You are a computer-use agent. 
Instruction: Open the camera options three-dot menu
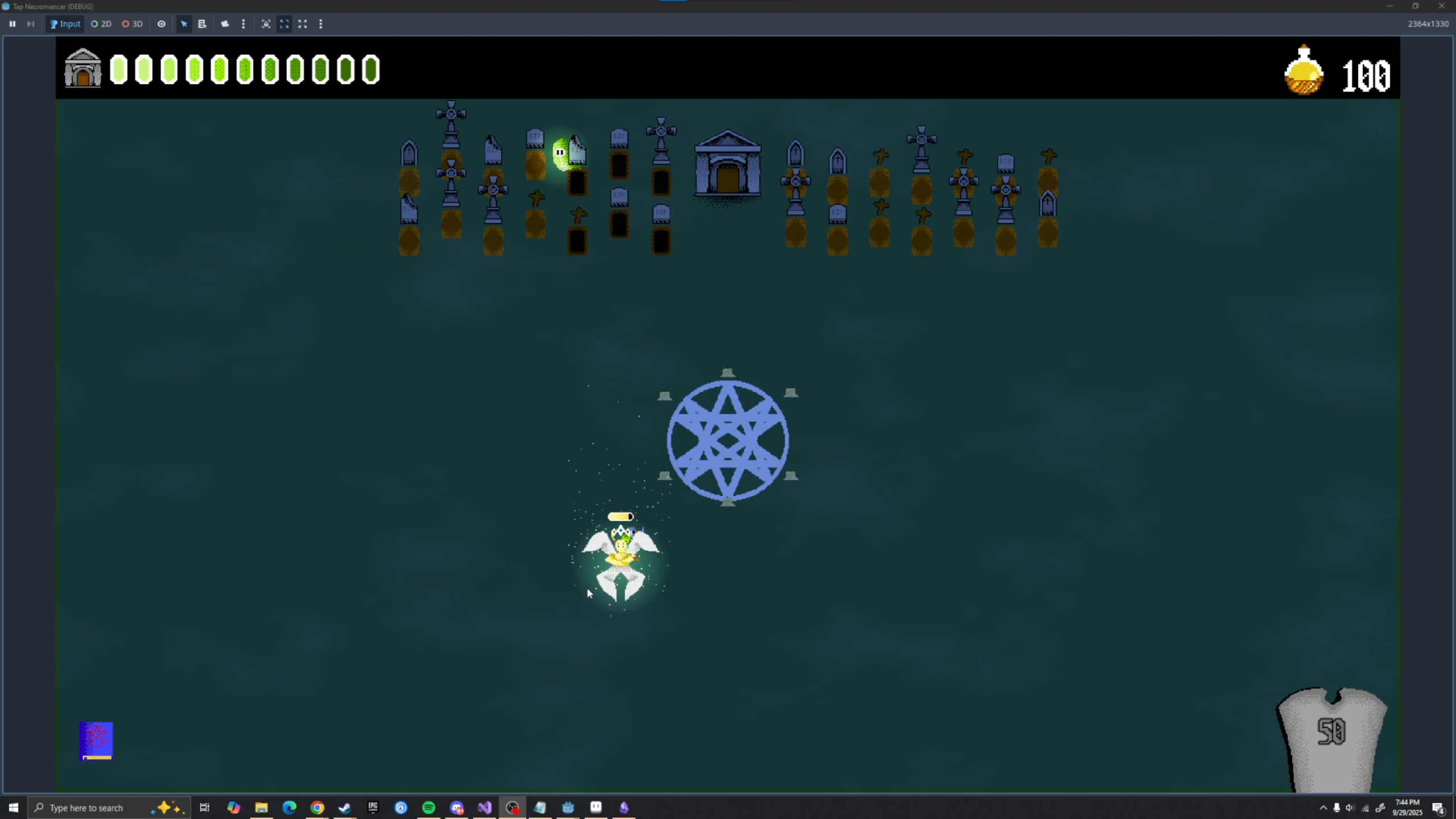pyautogui.click(x=243, y=24)
